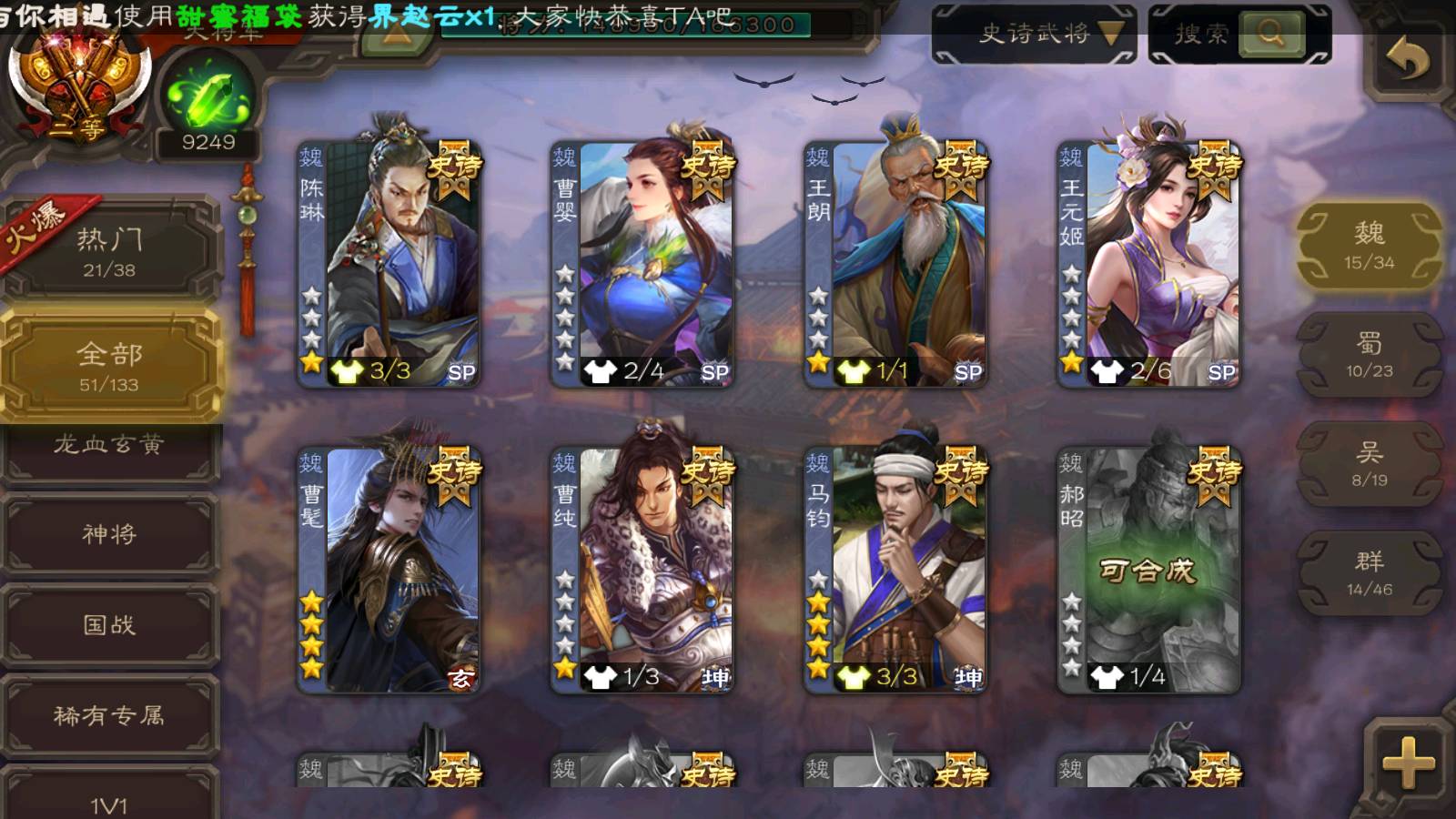Screen dimensions: 1456x819
Task: Open the 曹婴 general card
Action: point(642,264)
